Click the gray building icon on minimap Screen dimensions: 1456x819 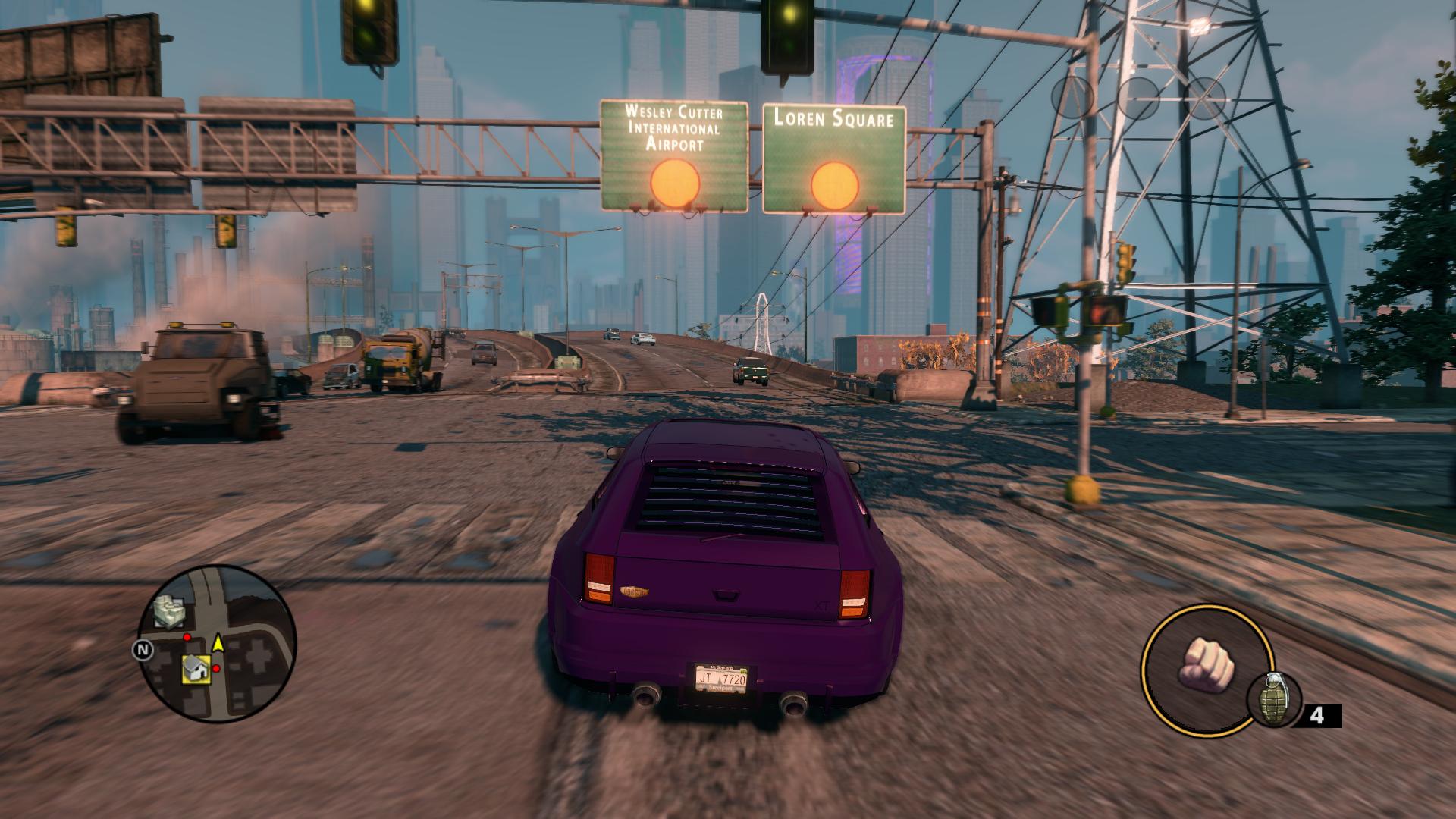coord(169,611)
